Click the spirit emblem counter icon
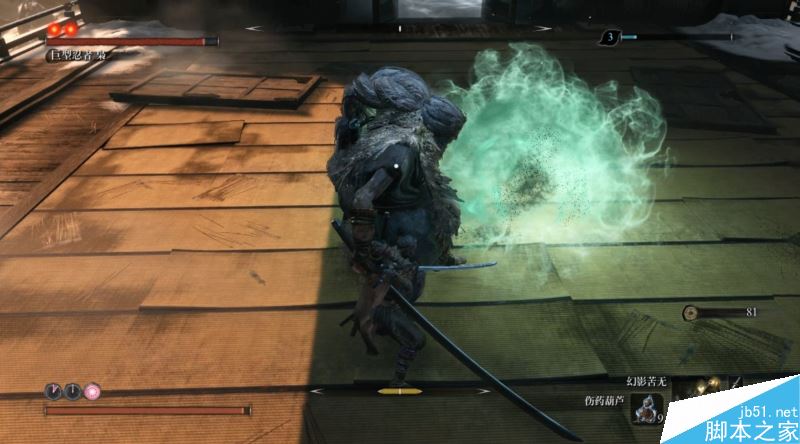 click(609, 38)
